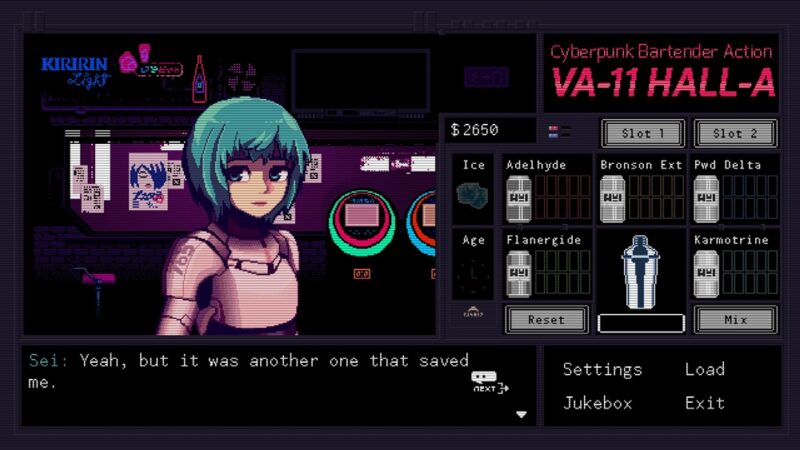
Task: Add Flanergide ingredient can
Action: coord(519,272)
